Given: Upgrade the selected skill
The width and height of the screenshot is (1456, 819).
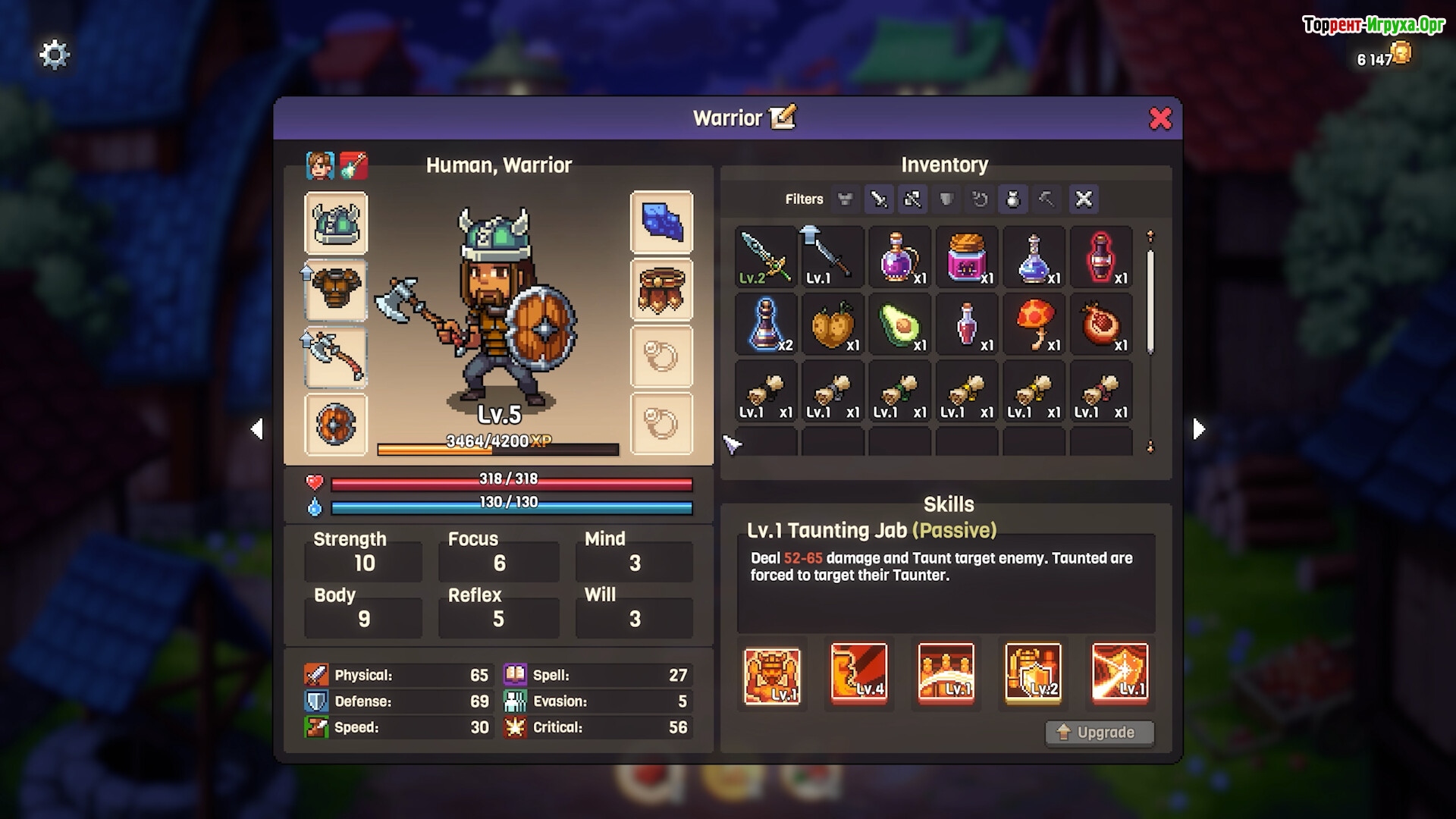Looking at the screenshot, I should click(x=1100, y=733).
